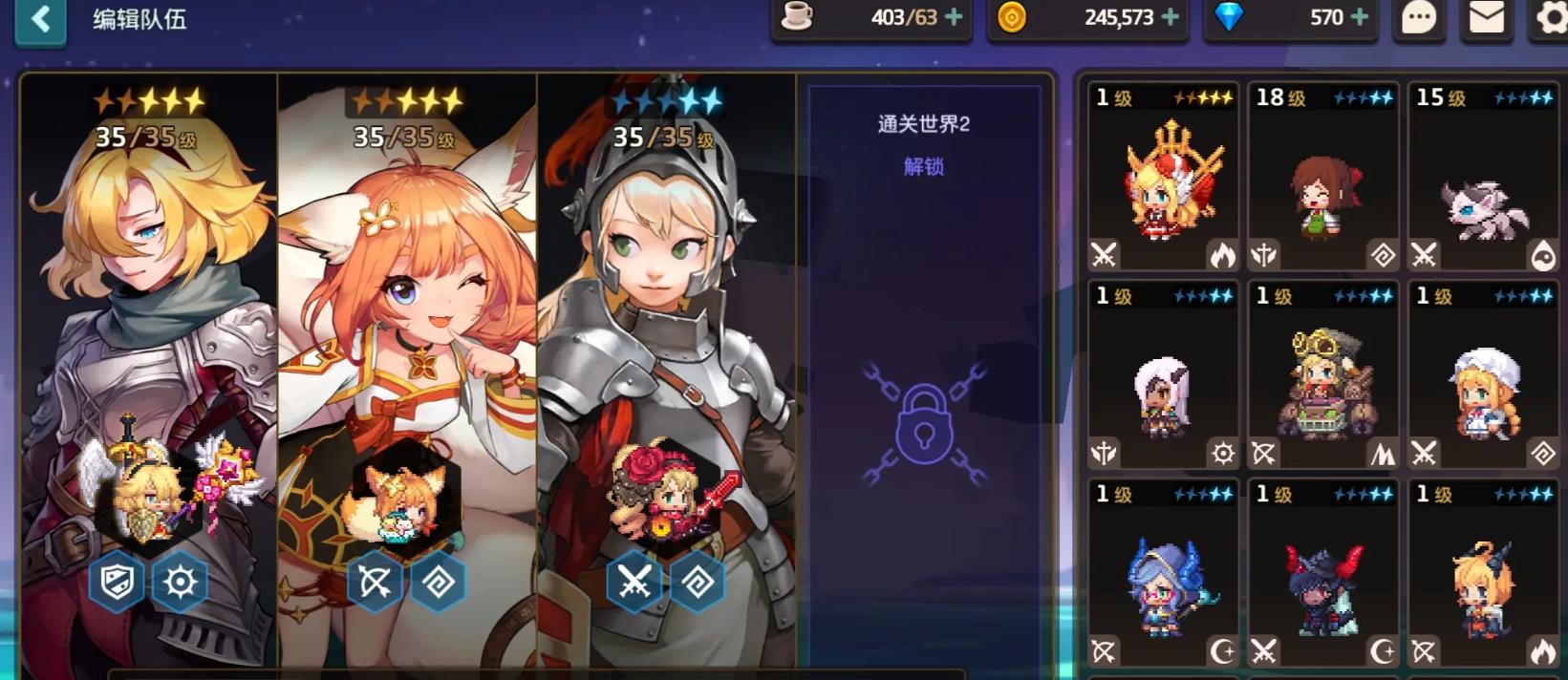
Task: Choose the level 18 brown-haired hero
Action: click(1323, 178)
